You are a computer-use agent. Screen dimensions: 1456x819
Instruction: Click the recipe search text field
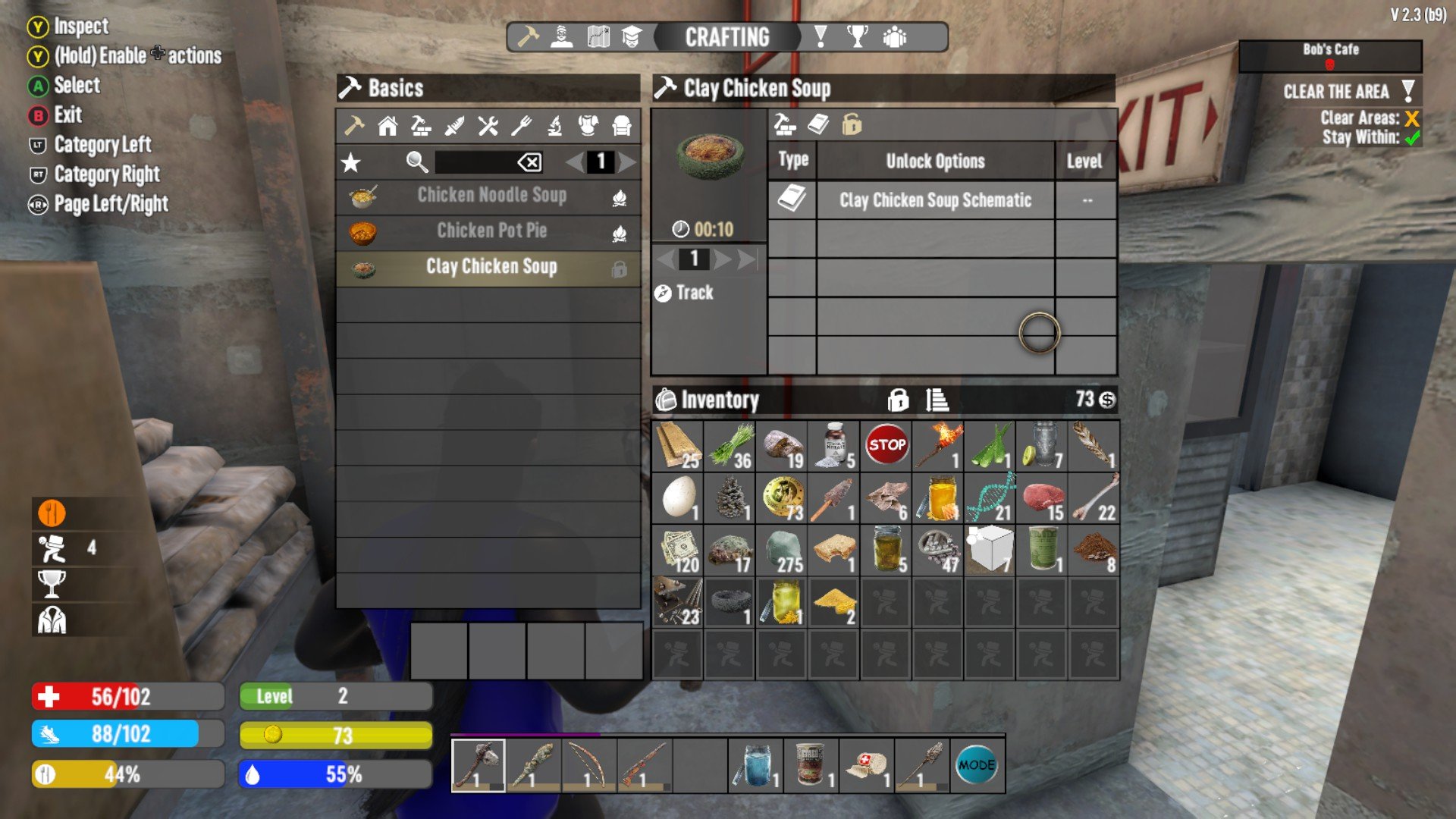[x=475, y=162]
